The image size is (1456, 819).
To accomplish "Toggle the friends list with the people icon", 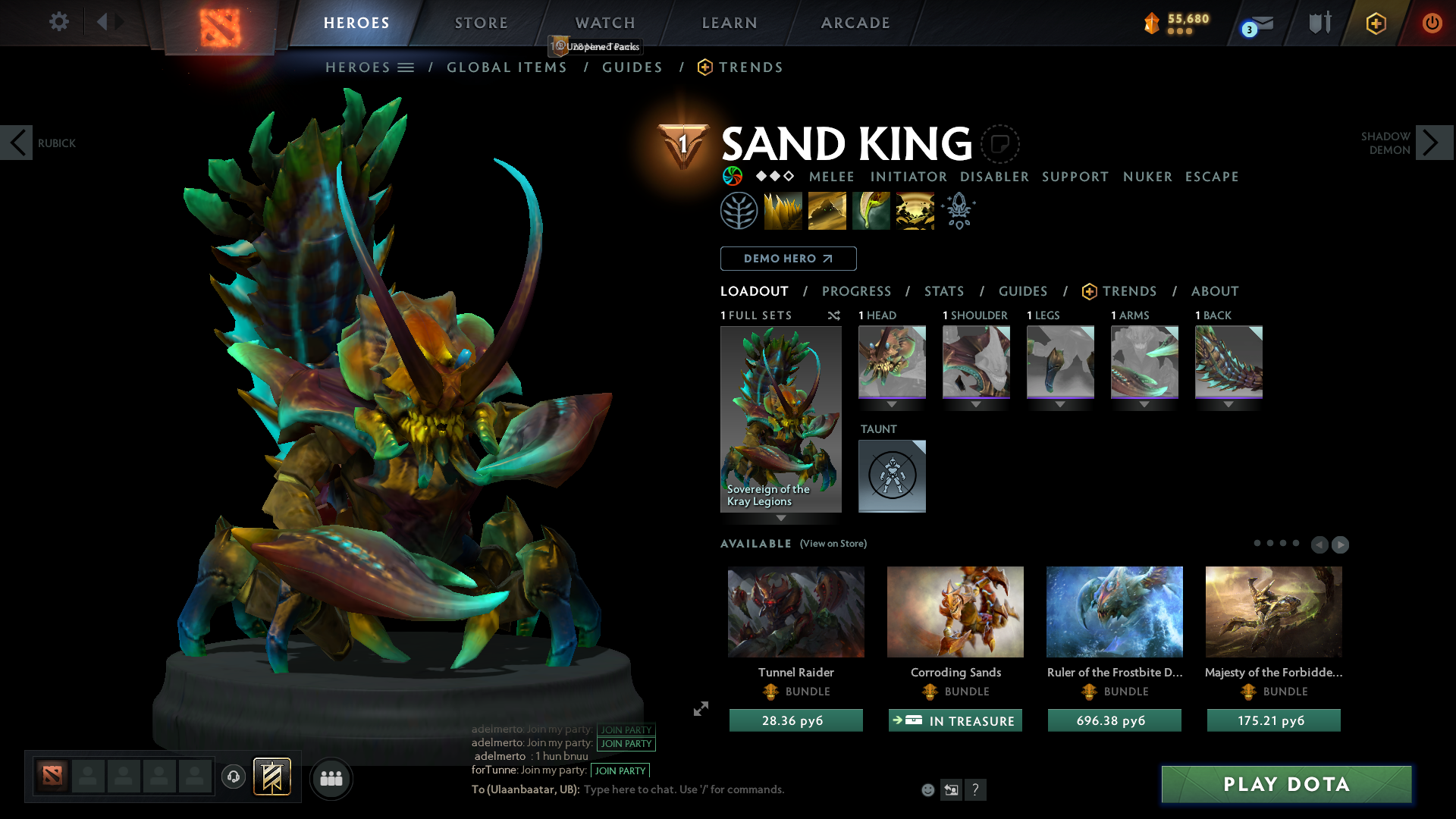I will [x=331, y=778].
